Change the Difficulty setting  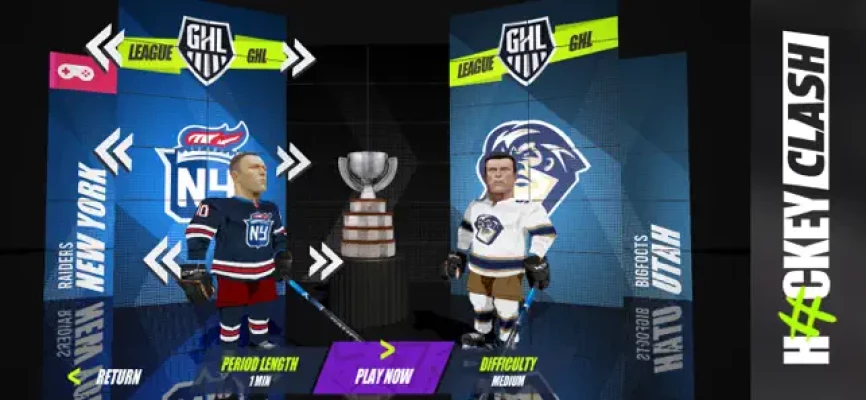(508, 370)
